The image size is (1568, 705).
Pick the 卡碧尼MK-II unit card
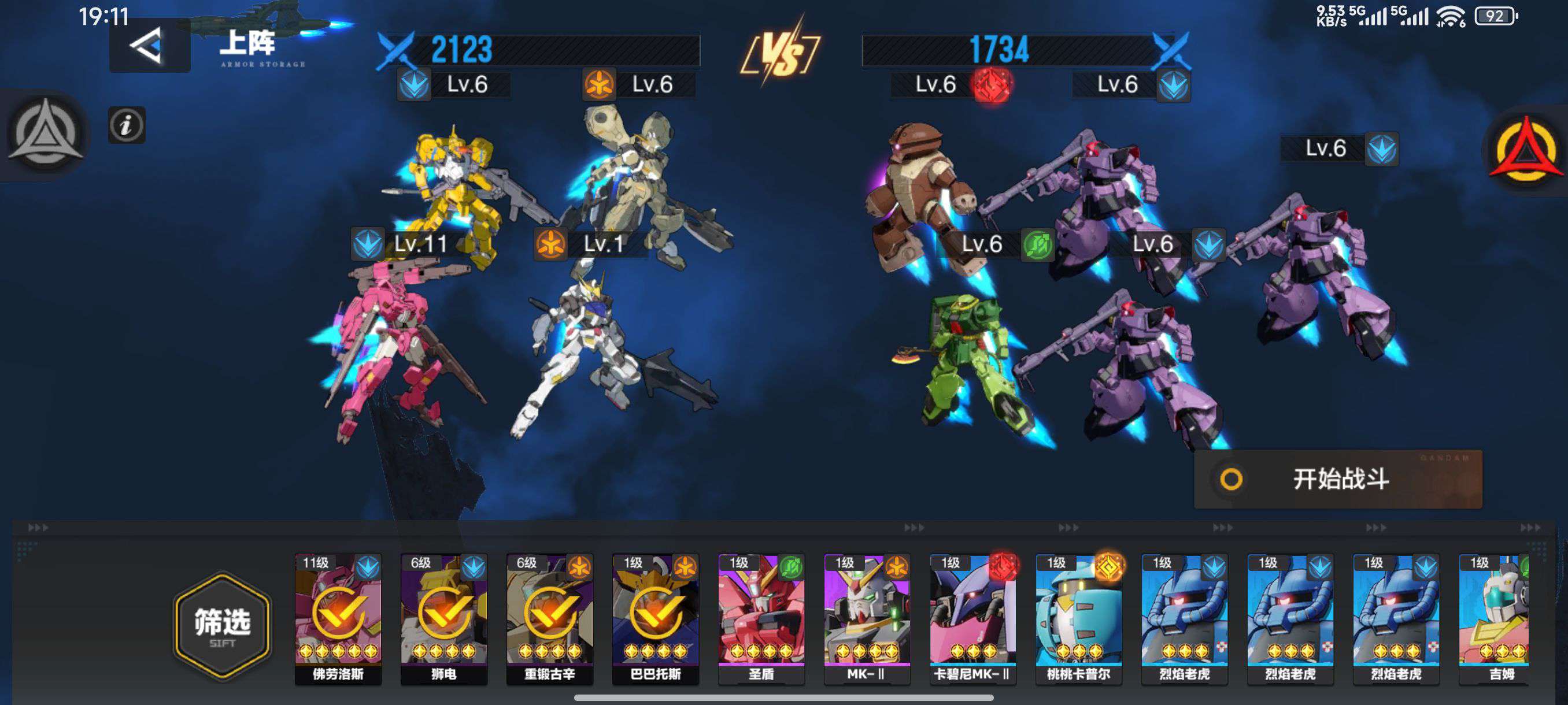click(x=972, y=618)
